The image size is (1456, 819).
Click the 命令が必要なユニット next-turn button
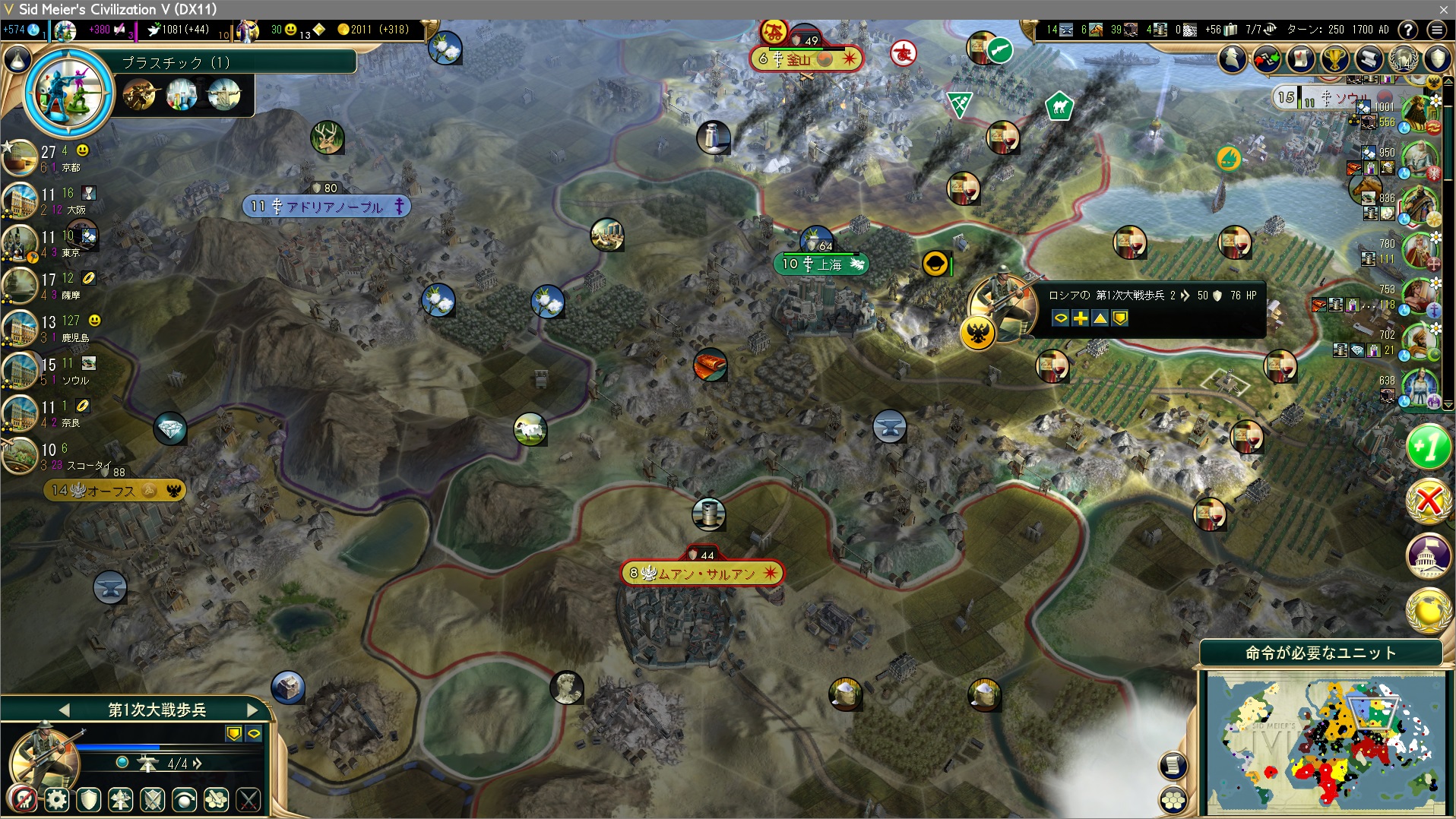1321,653
